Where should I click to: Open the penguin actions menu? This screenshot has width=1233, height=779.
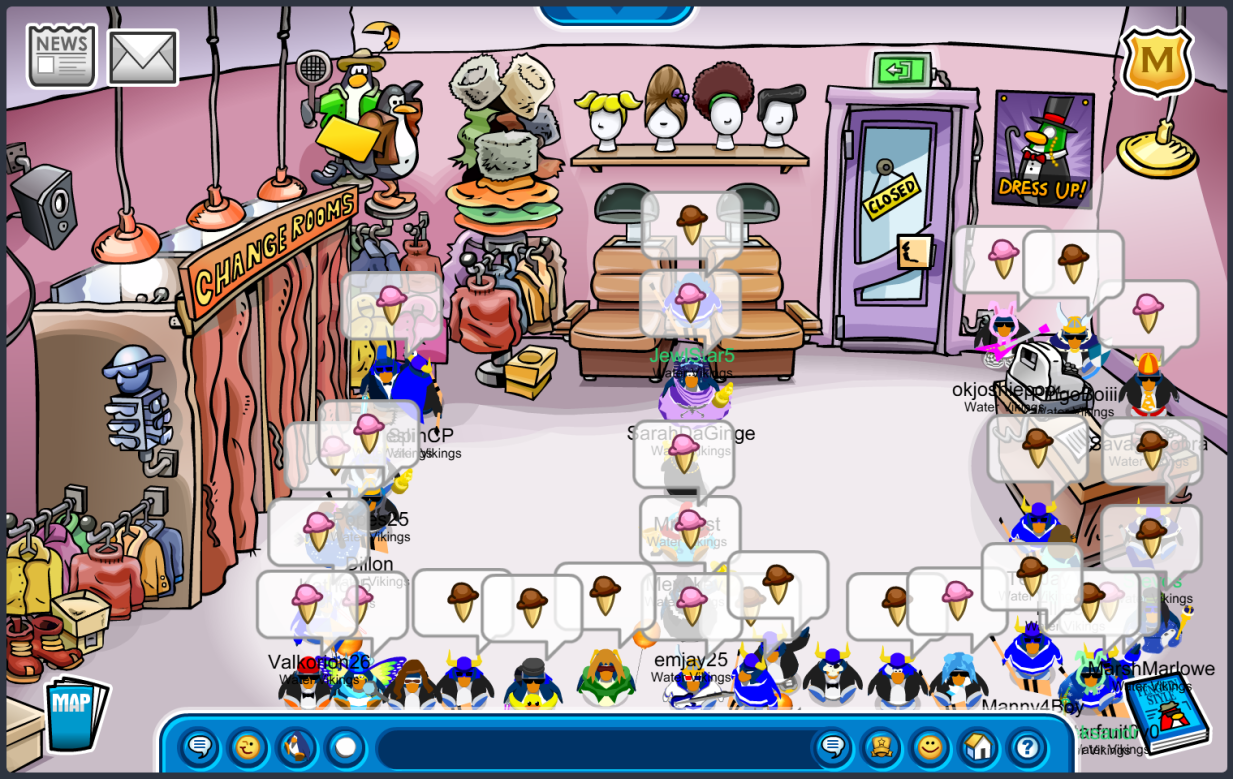295,747
